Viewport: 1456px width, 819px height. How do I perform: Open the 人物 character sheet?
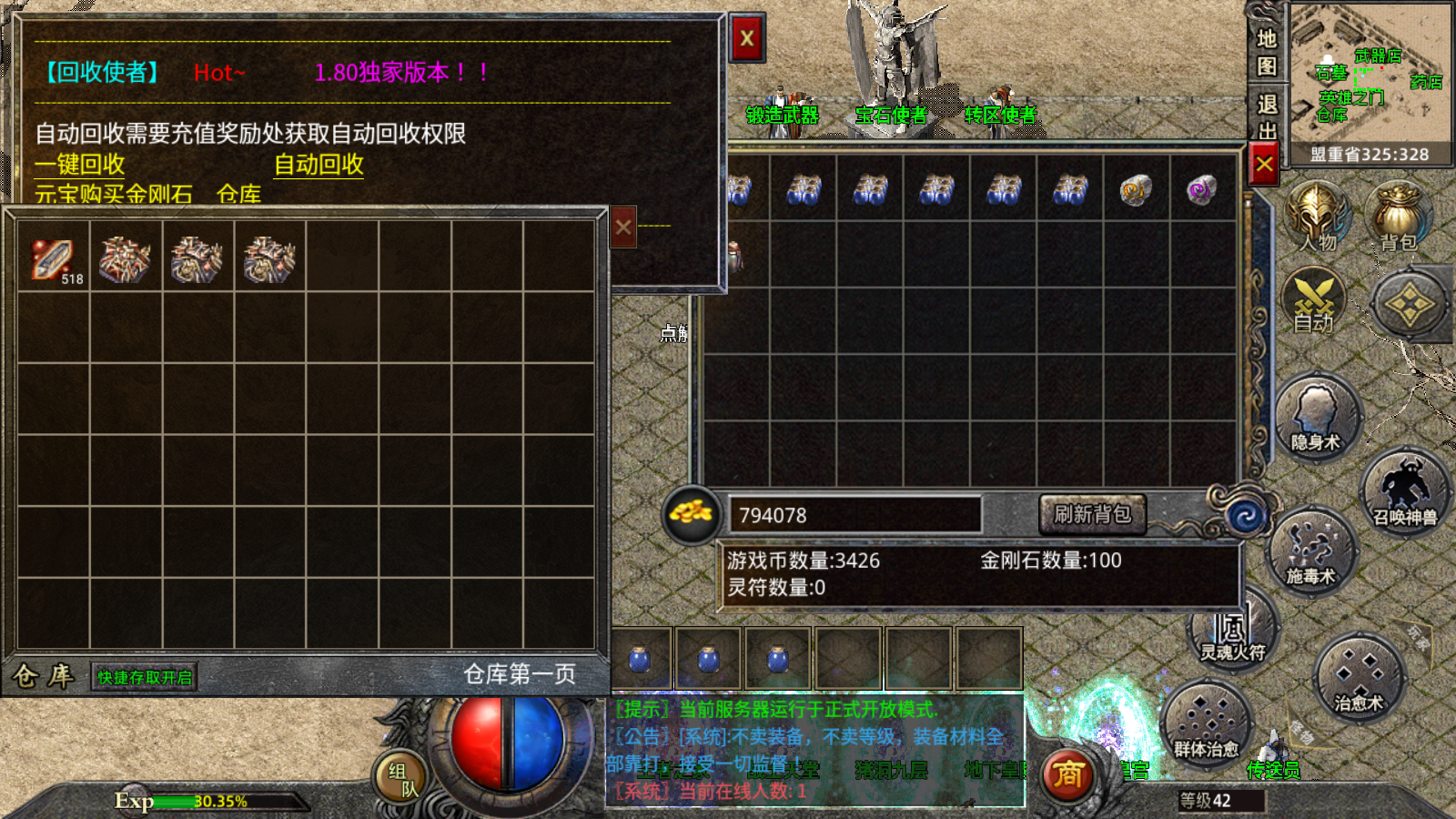pos(1317,218)
